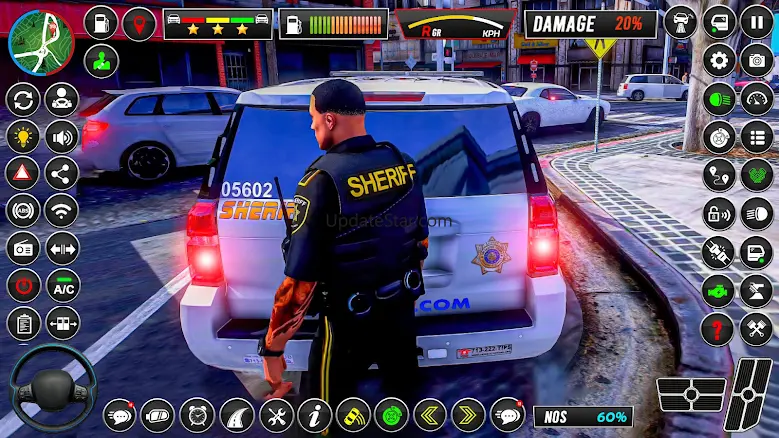Screen dimensions: 779x438
Task: Toggle the A/C button
Action: pyautogui.click(x=62, y=285)
